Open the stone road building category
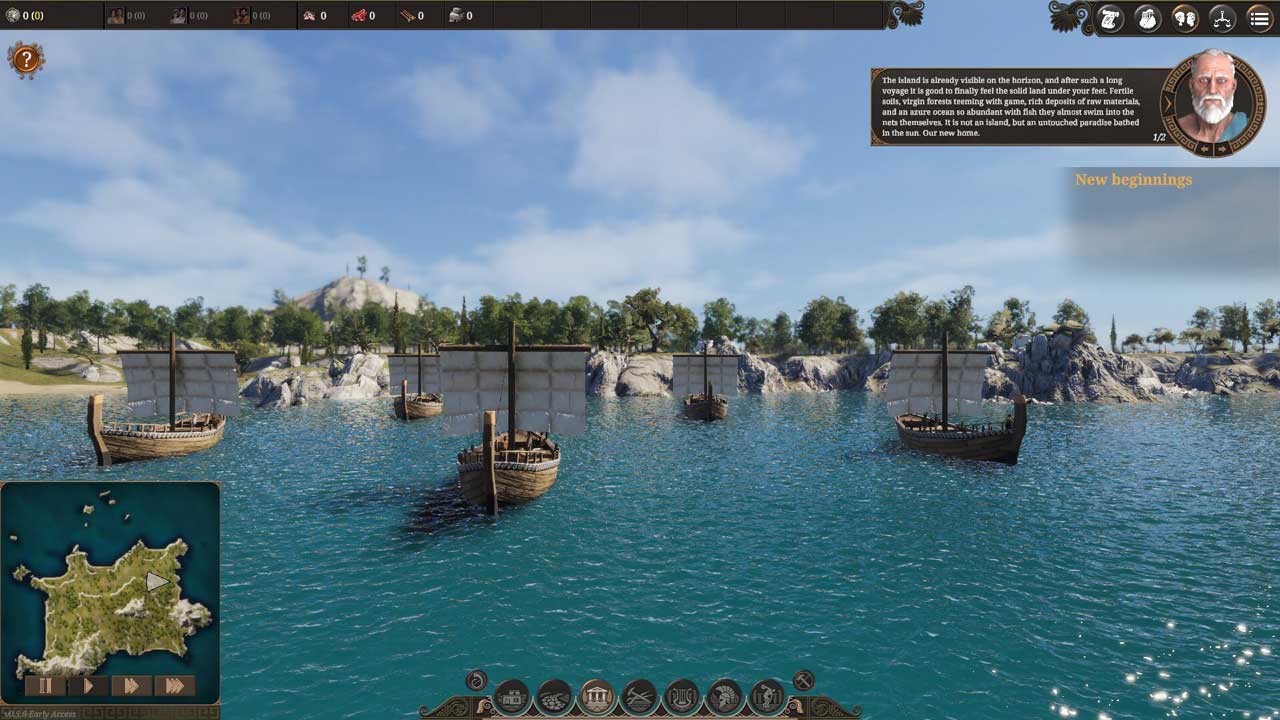Screen dimensions: 1280x720 coord(555,696)
